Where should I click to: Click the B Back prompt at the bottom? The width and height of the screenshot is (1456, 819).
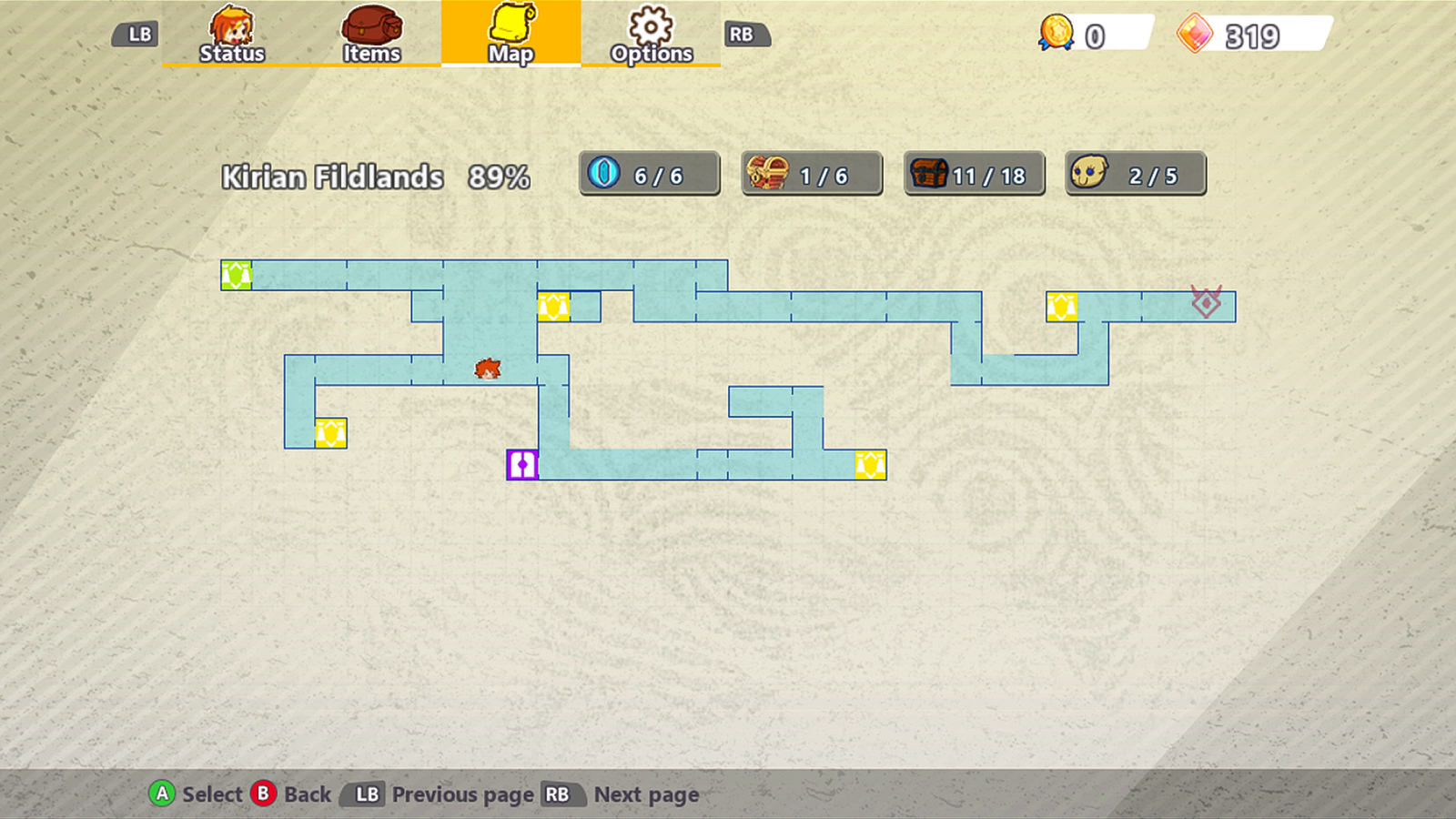click(x=291, y=794)
